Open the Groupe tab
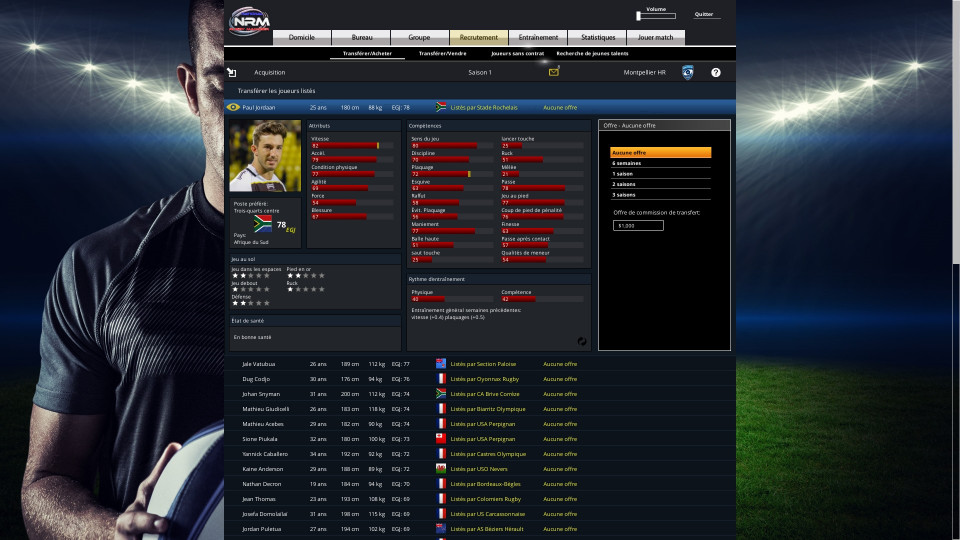The width and height of the screenshot is (960, 540). [x=419, y=37]
